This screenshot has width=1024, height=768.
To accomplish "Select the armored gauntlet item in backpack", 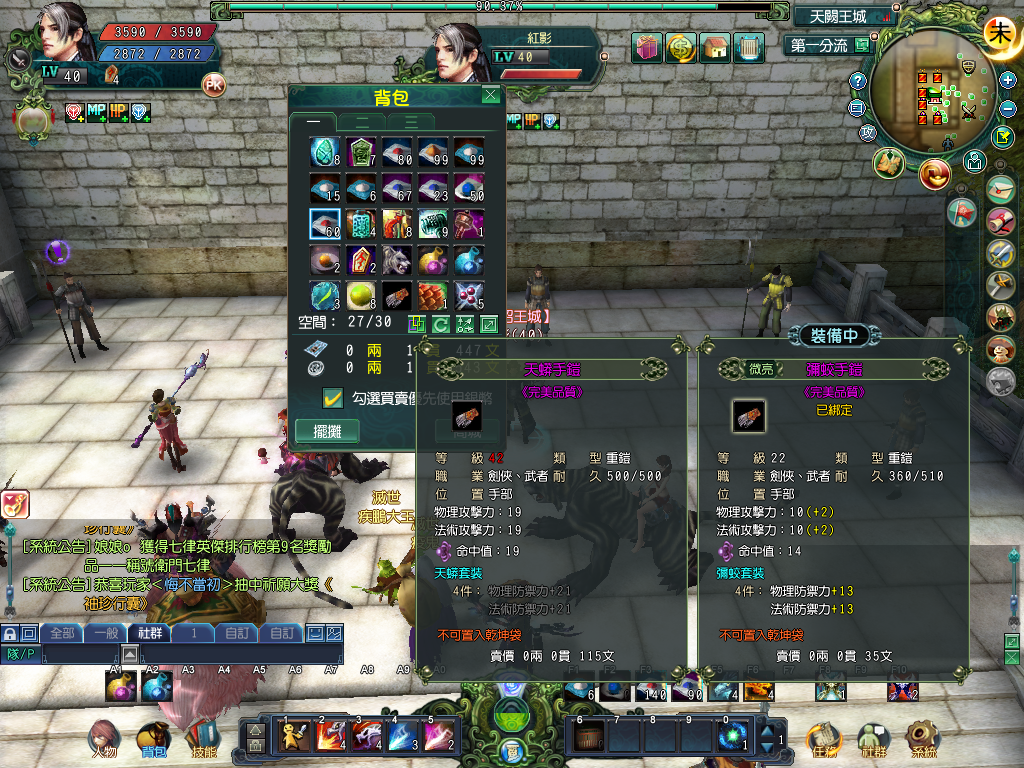I will coord(396,295).
